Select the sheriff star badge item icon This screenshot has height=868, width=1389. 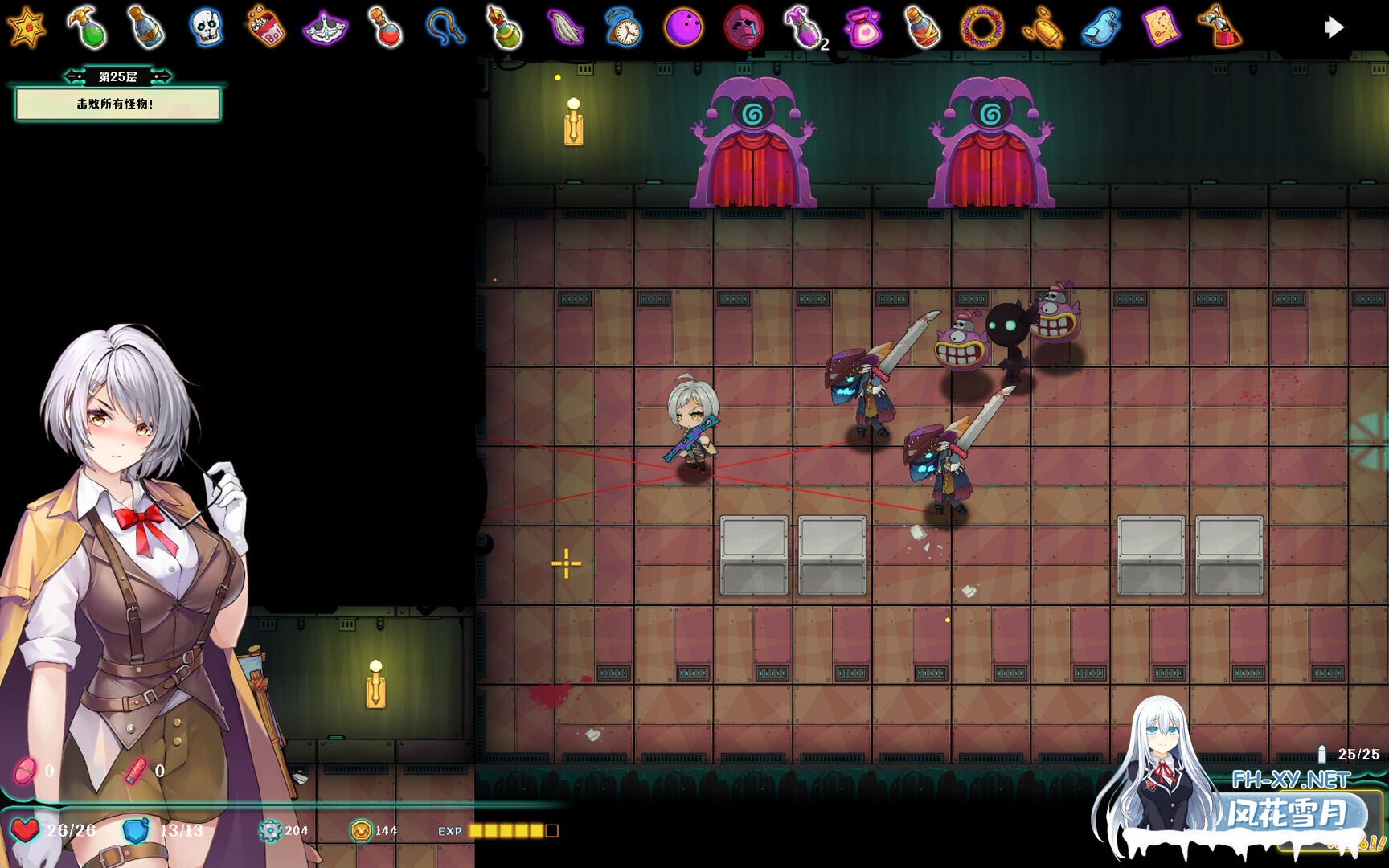tap(28, 27)
